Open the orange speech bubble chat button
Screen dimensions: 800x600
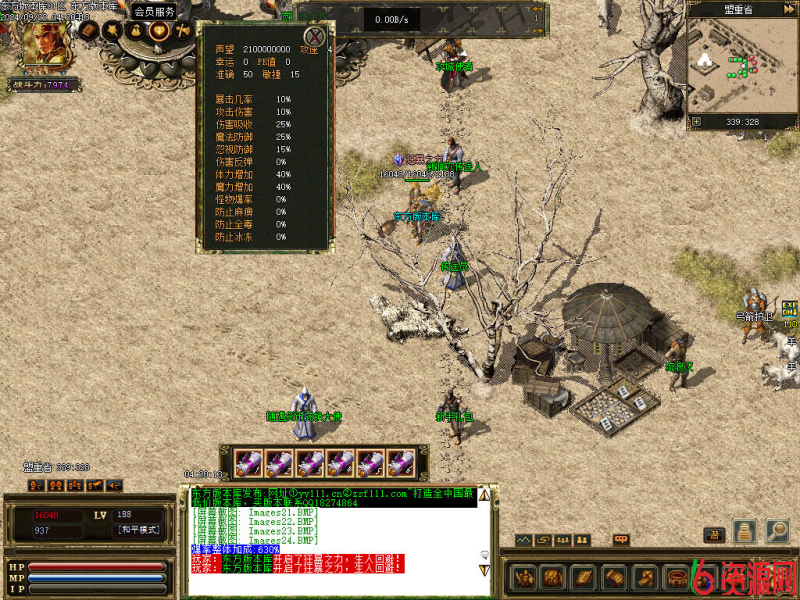point(621,540)
